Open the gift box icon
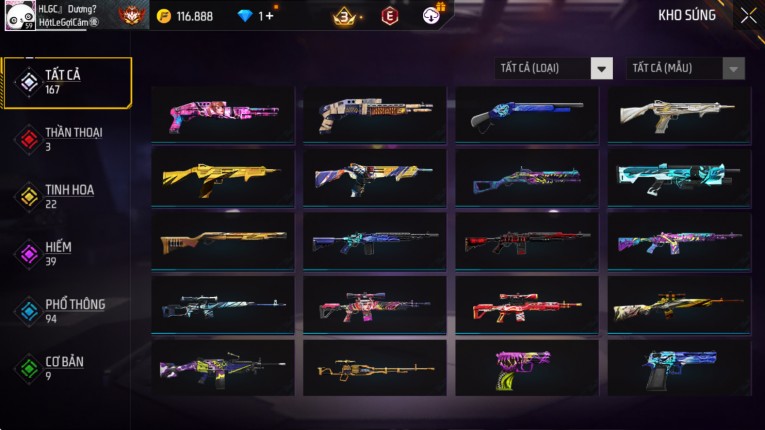This screenshot has width=765, height=430. point(431,15)
